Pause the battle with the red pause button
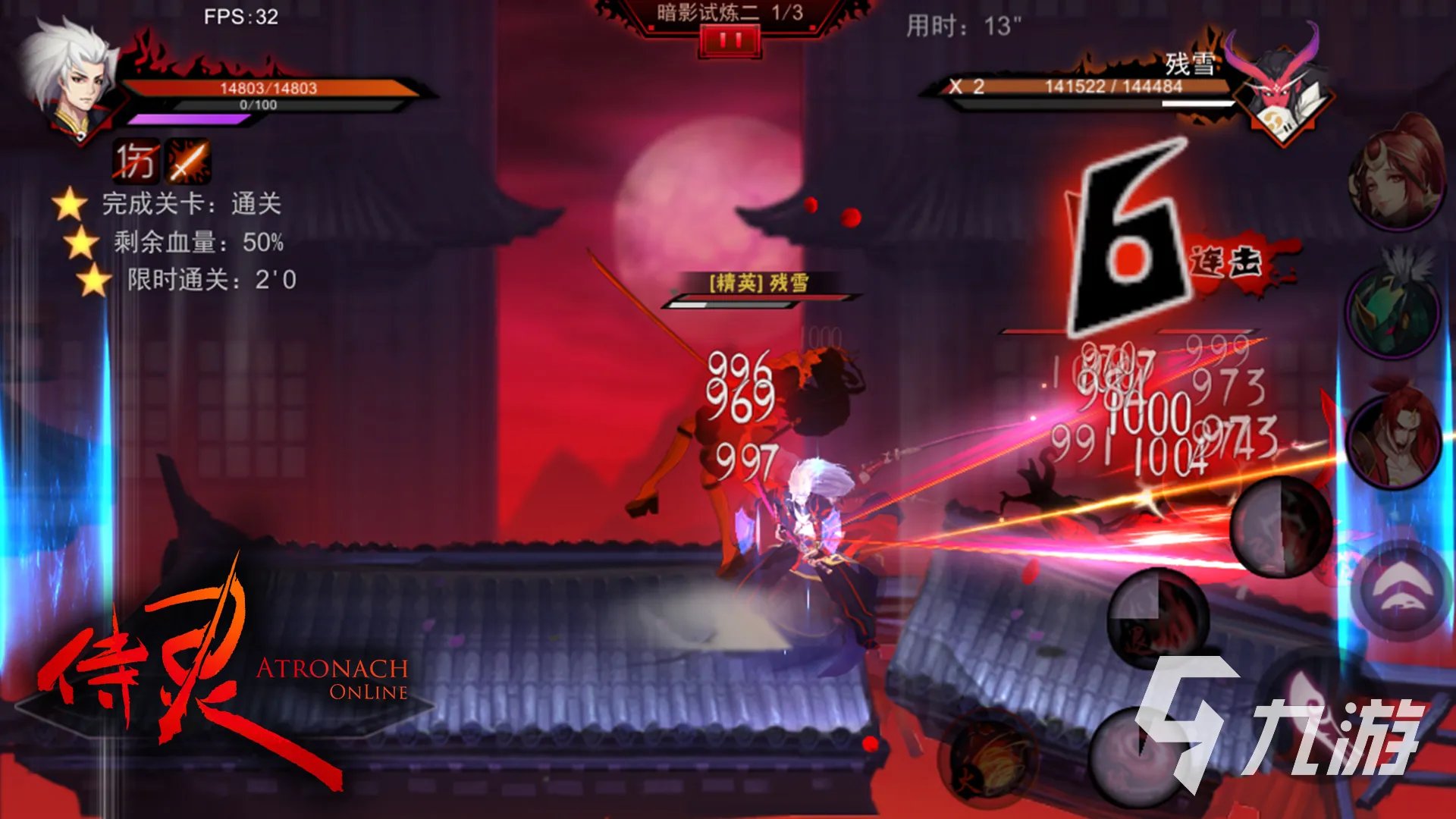 [730, 41]
